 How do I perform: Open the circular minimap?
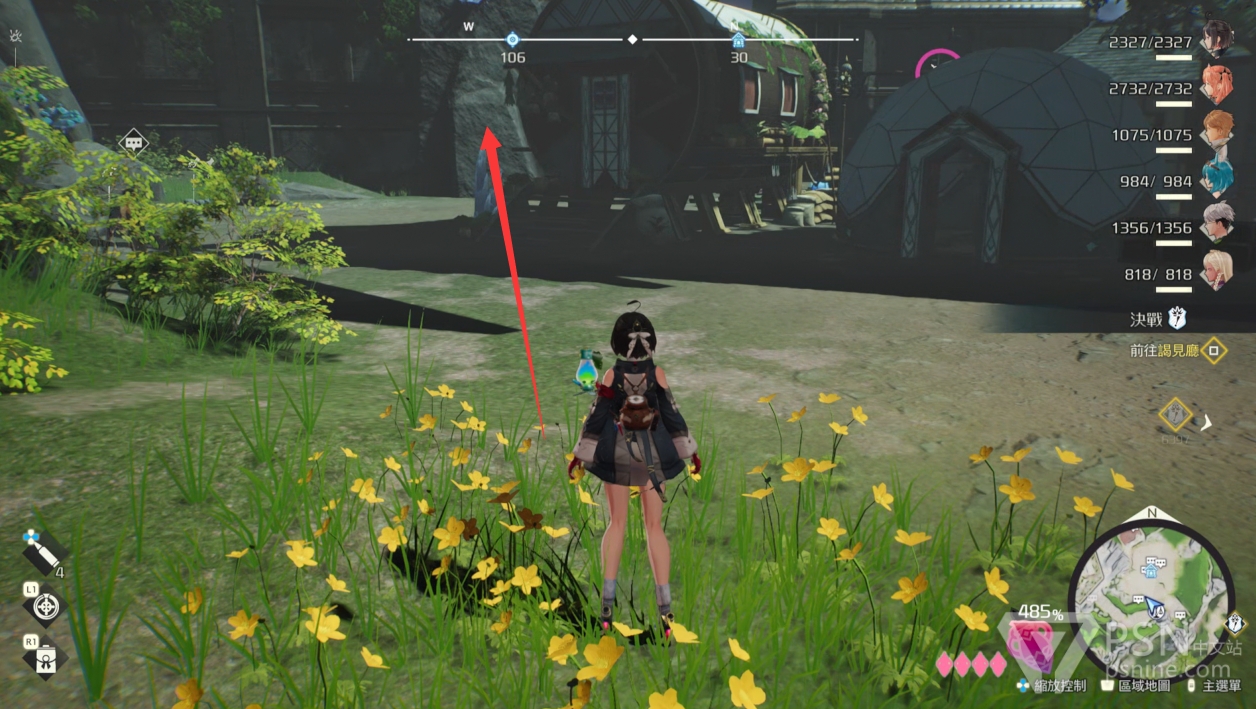click(1150, 590)
